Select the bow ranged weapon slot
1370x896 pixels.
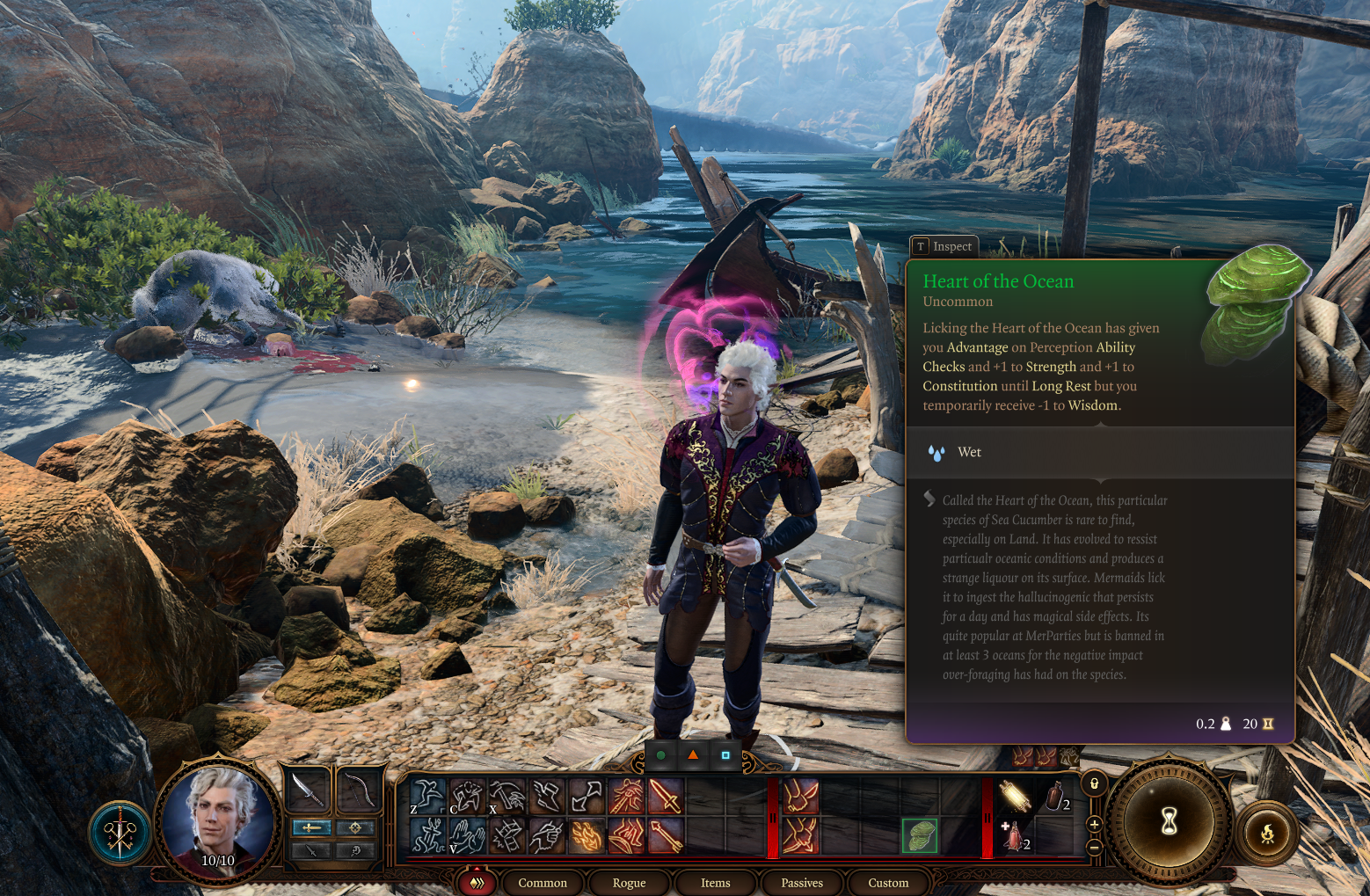pyautogui.click(x=356, y=790)
